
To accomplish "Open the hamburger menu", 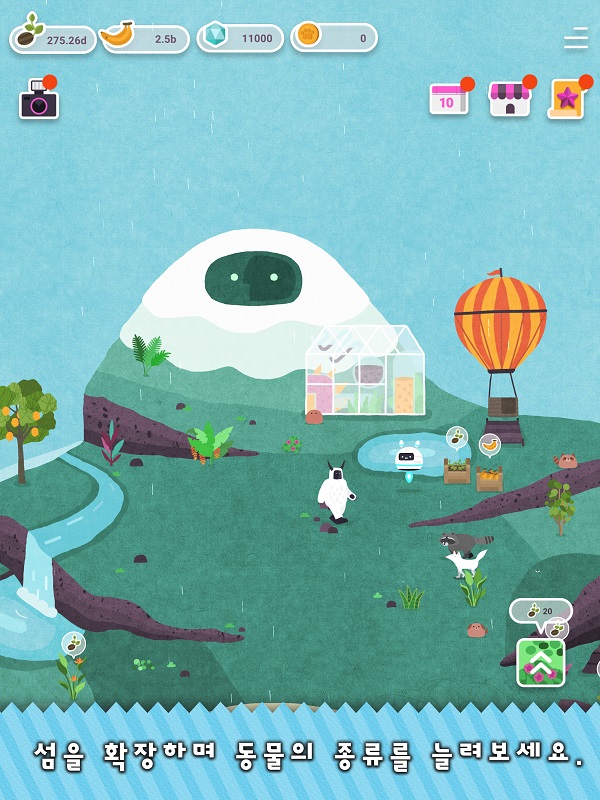I will [x=576, y=38].
